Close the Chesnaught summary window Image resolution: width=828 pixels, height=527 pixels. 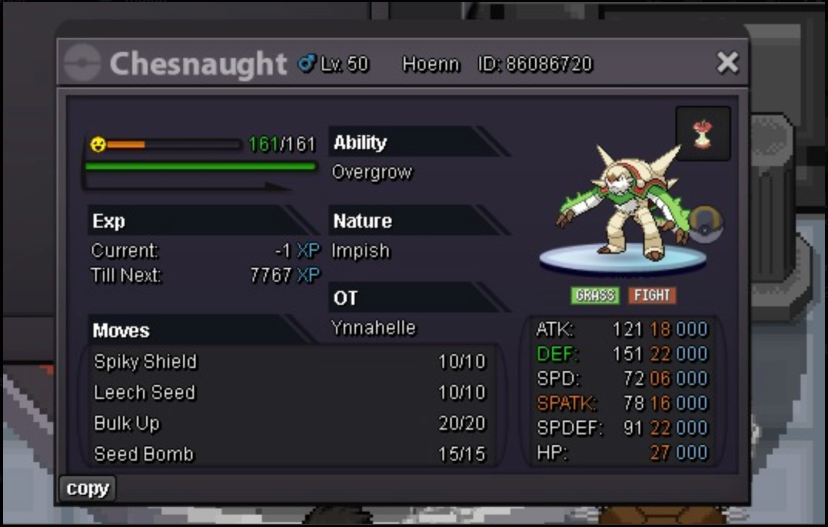click(727, 63)
